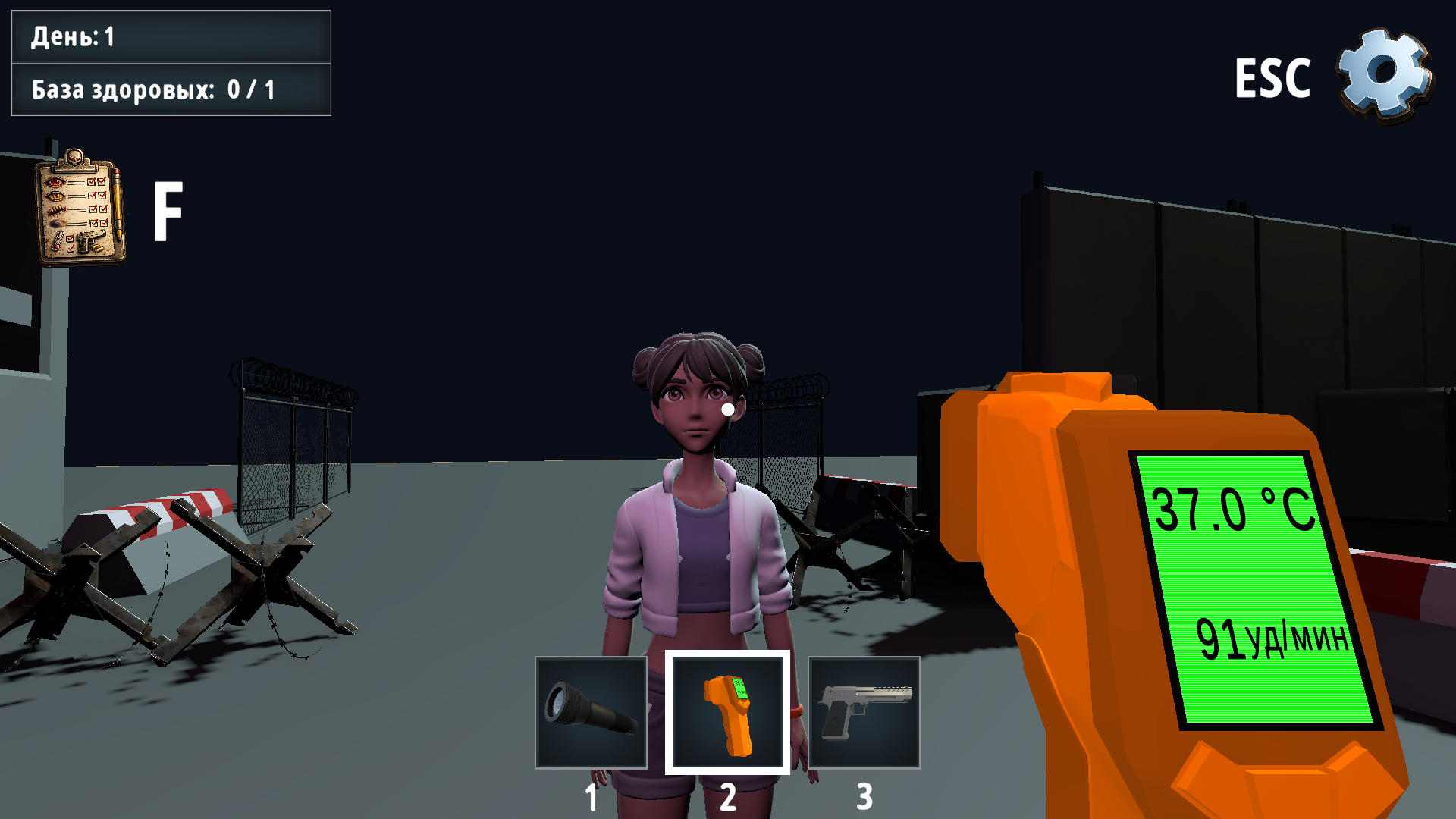Click the red eye symptom on the checklist

coord(55,182)
